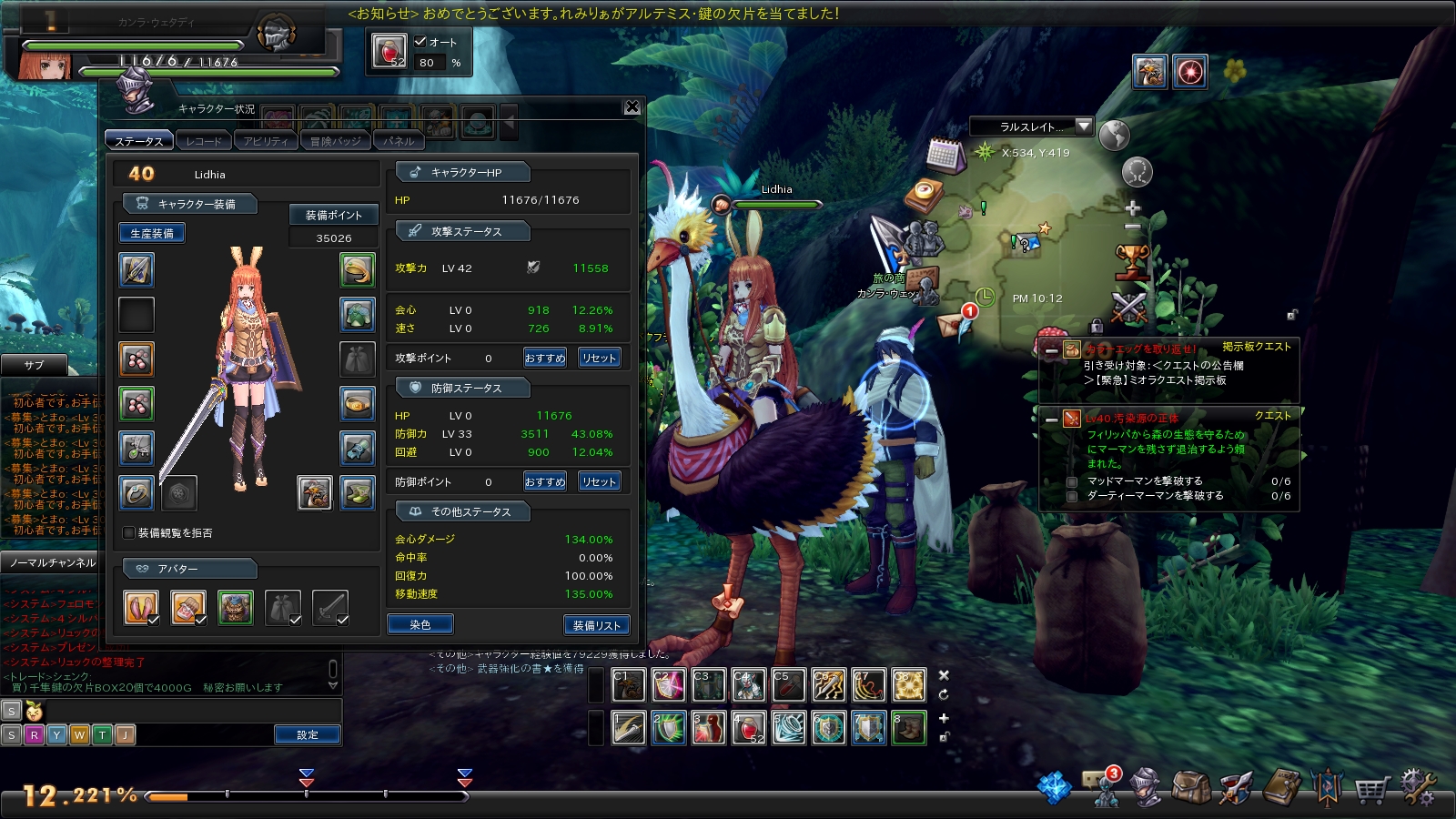Activate the boots skill in hotbar slot 8
1456x819 pixels.
click(908, 728)
